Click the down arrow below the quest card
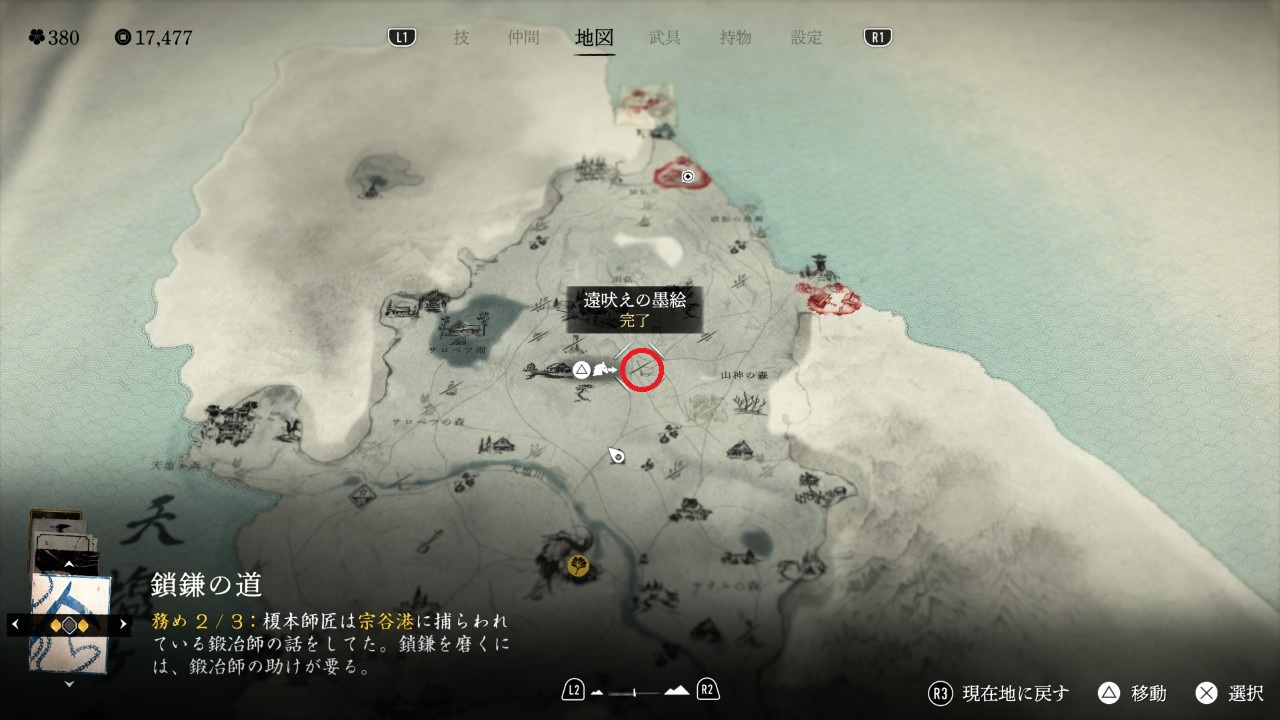Screen dimensions: 1280x720 click(69, 685)
